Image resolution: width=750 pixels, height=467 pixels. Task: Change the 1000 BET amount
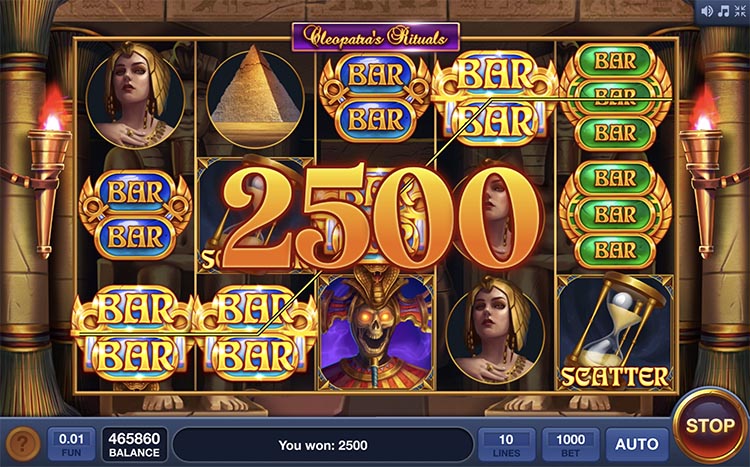(571, 444)
